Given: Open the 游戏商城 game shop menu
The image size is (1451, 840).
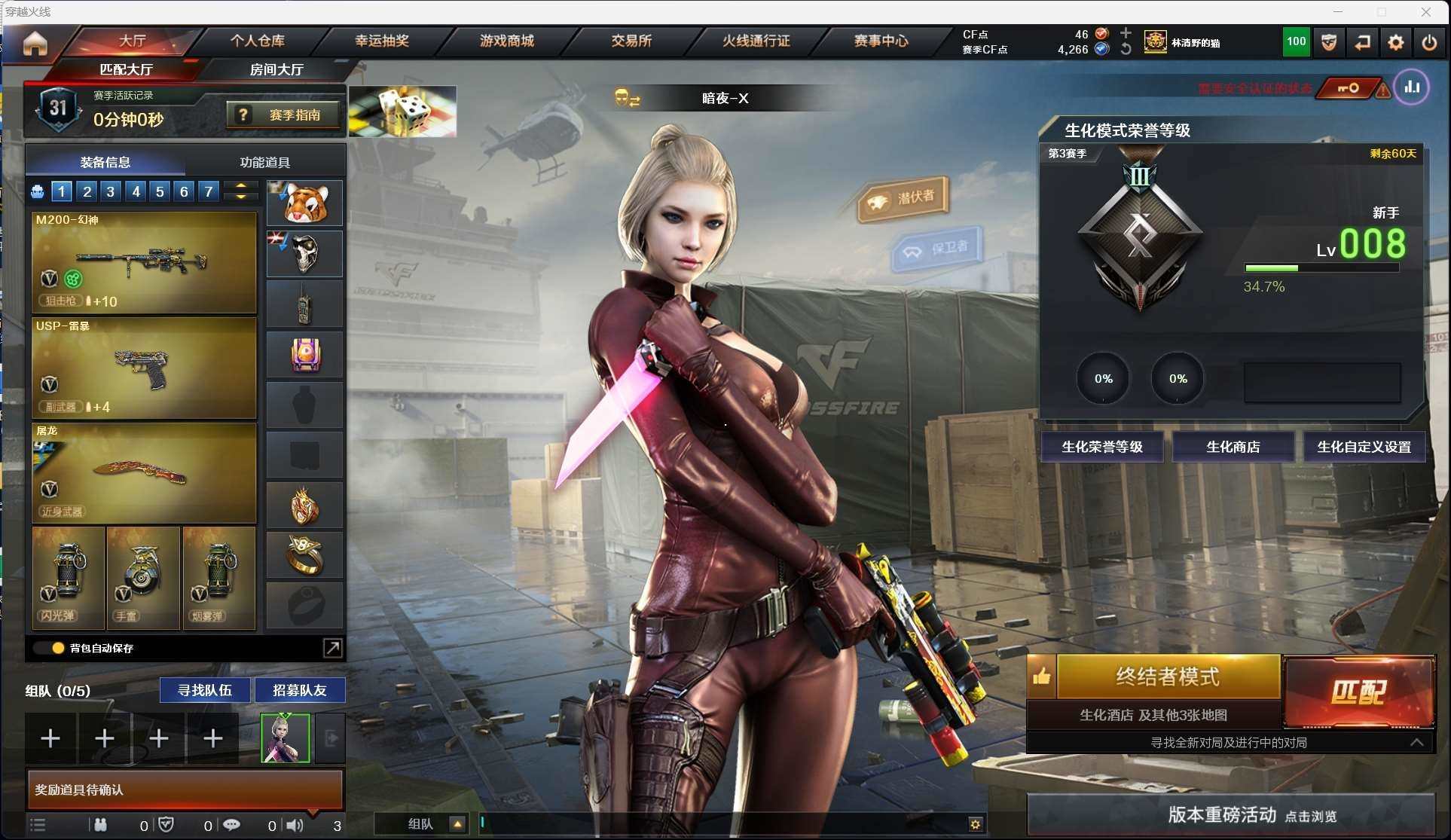Looking at the screenshot, I should pyautogui.click(x=506, y=41).
